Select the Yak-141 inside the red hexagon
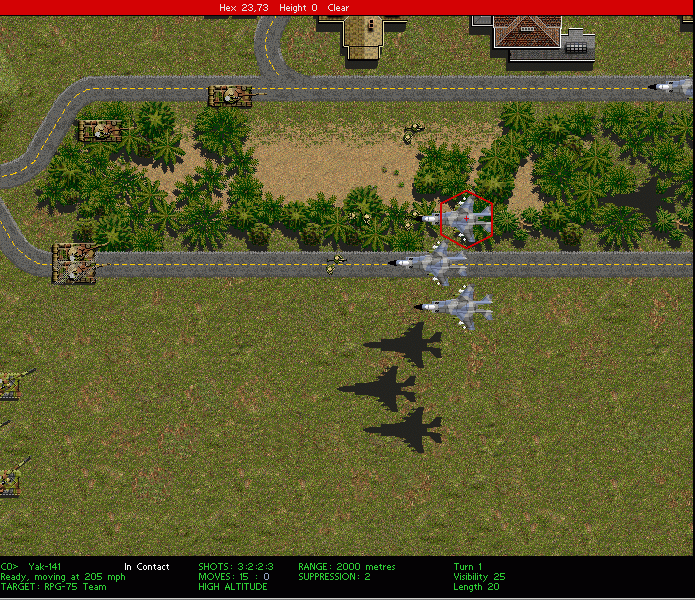 click(465, 217)
